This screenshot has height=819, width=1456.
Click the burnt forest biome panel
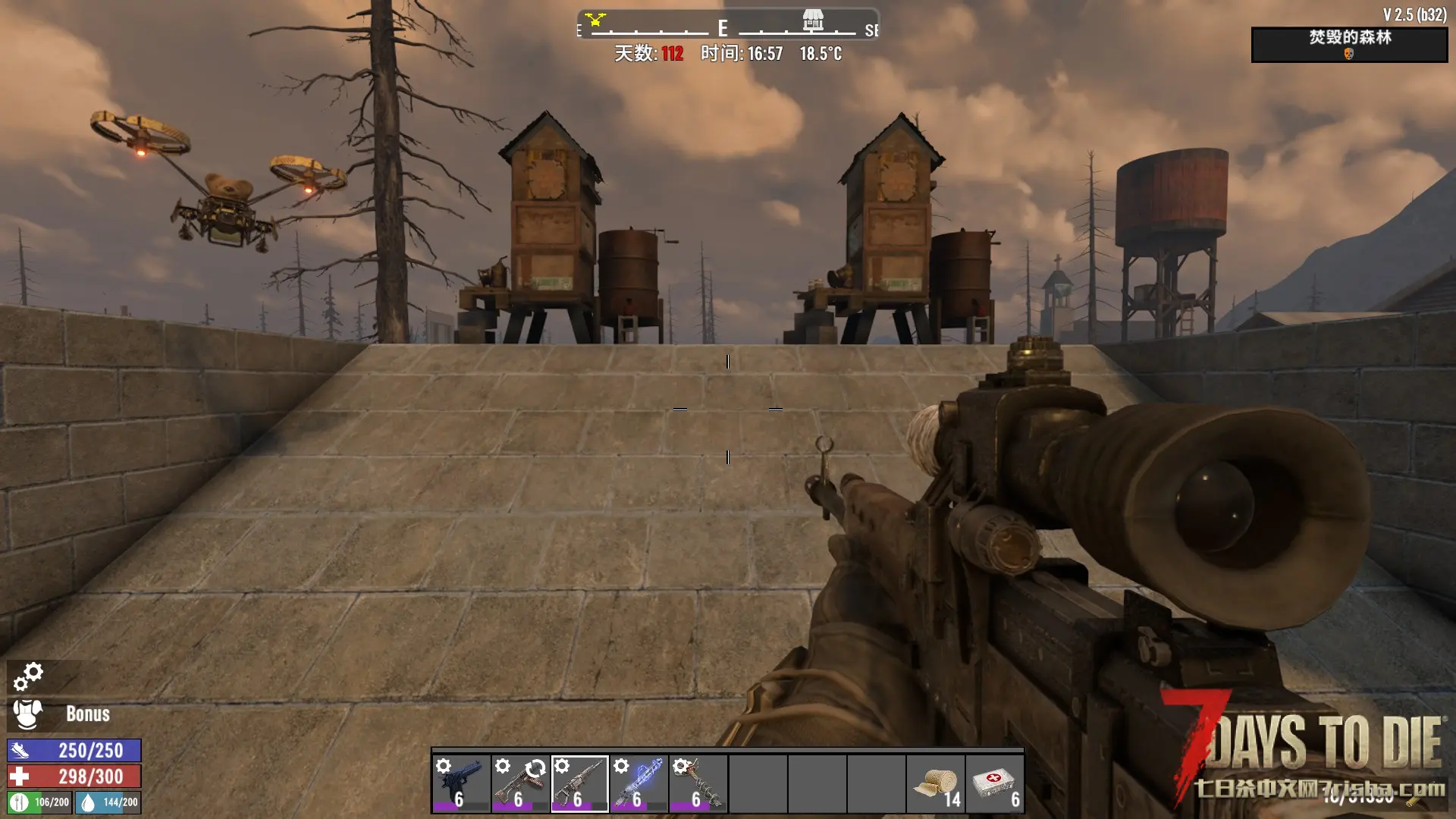1349,45
